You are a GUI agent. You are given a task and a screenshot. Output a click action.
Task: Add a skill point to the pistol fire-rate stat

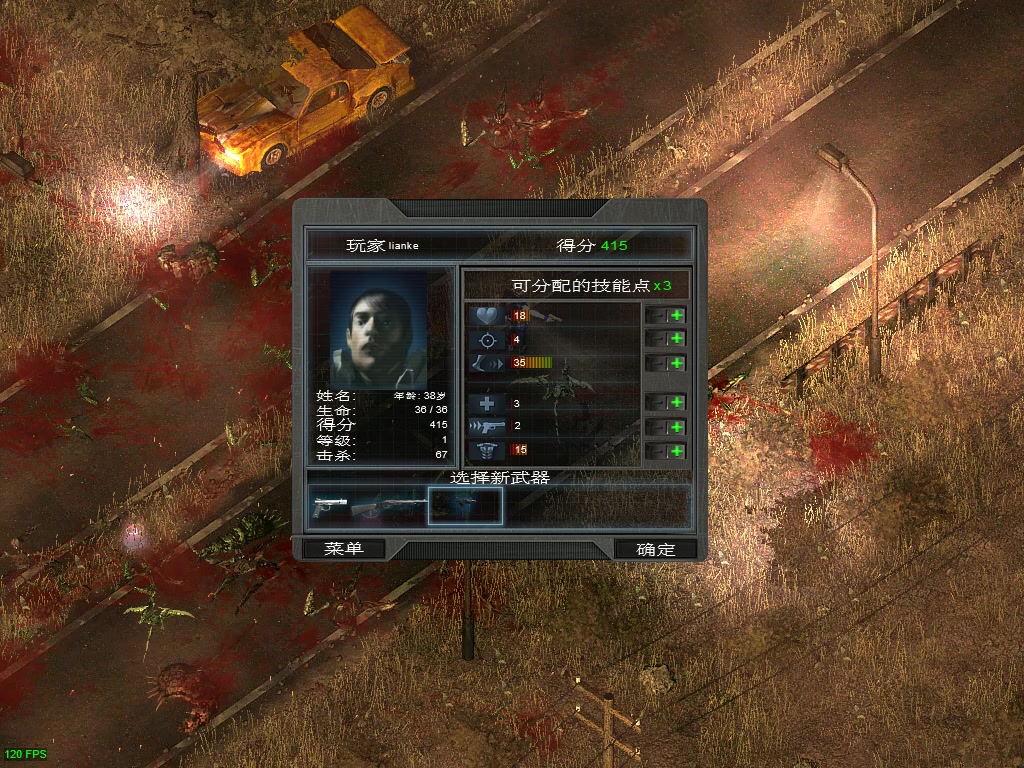coord(677,426)
